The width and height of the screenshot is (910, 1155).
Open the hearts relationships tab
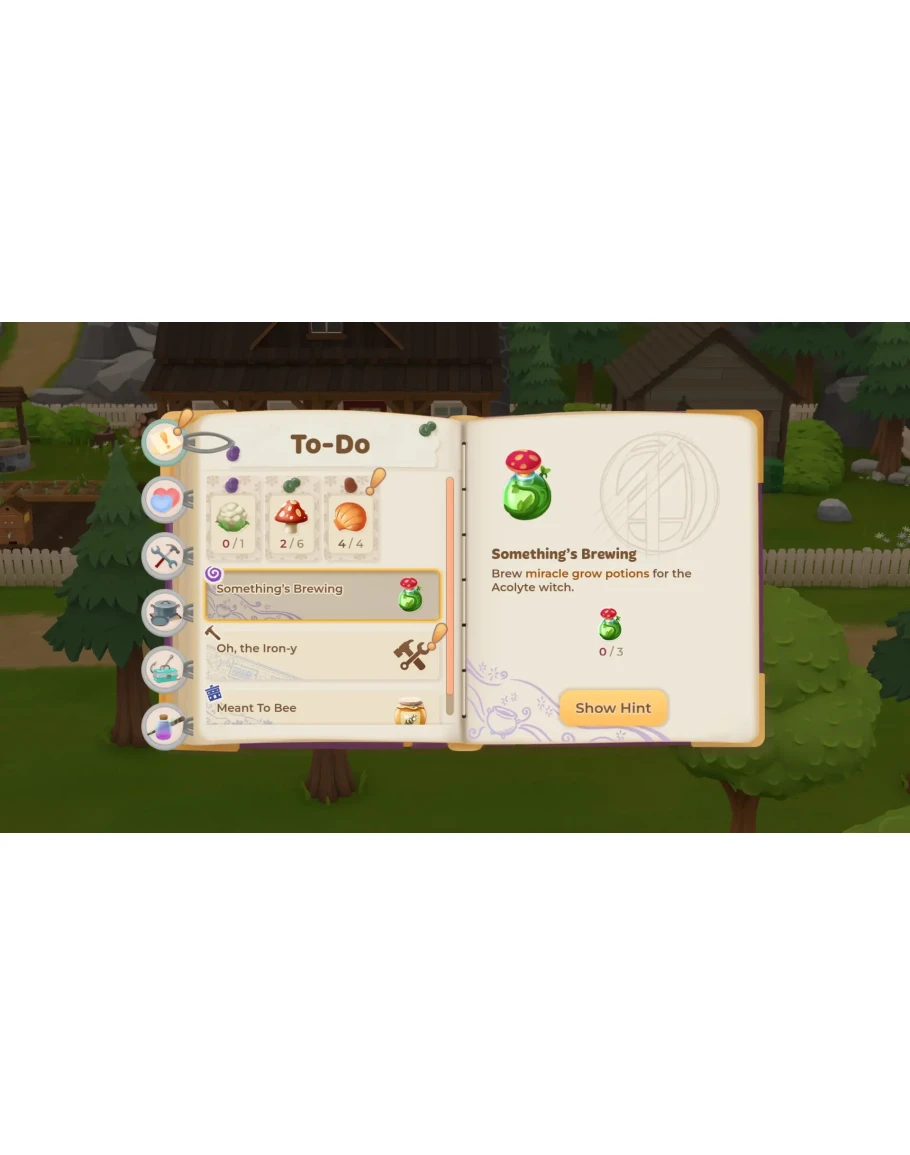[163, 499]
